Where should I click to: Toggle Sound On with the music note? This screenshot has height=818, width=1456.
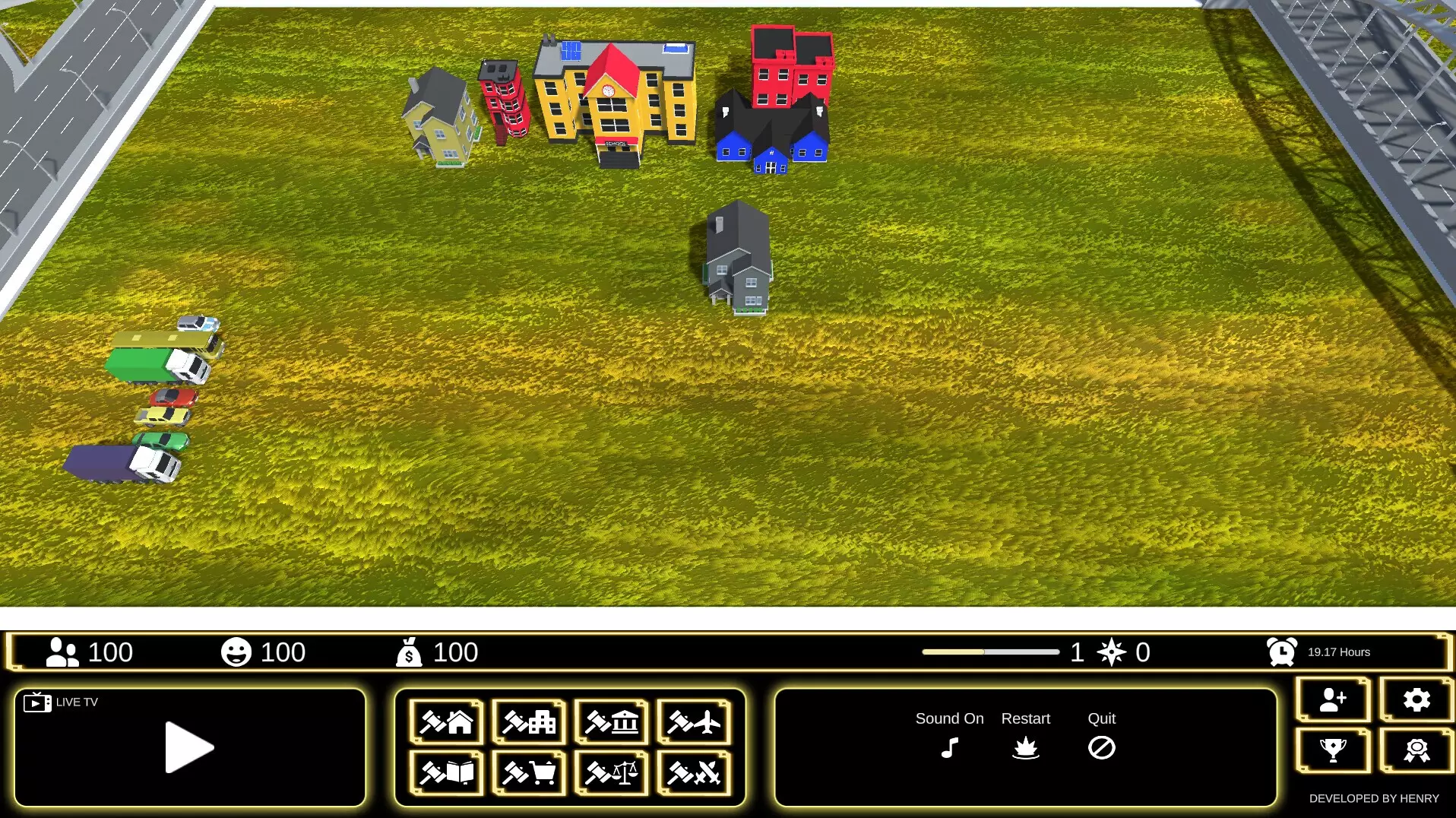948,749
